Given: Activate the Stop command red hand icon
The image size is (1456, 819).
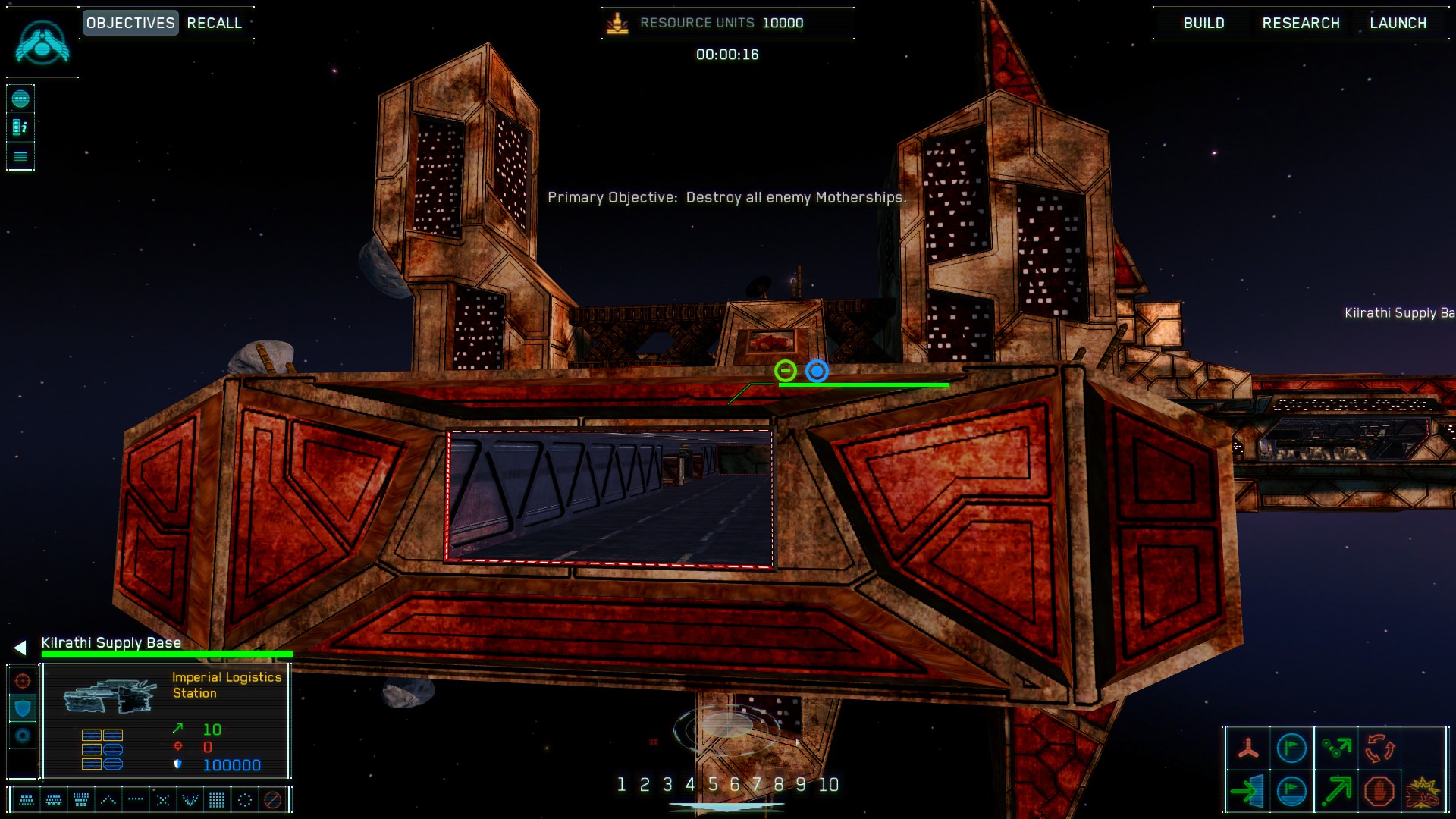Looking at the screenshot, I should click(1379, 791).
